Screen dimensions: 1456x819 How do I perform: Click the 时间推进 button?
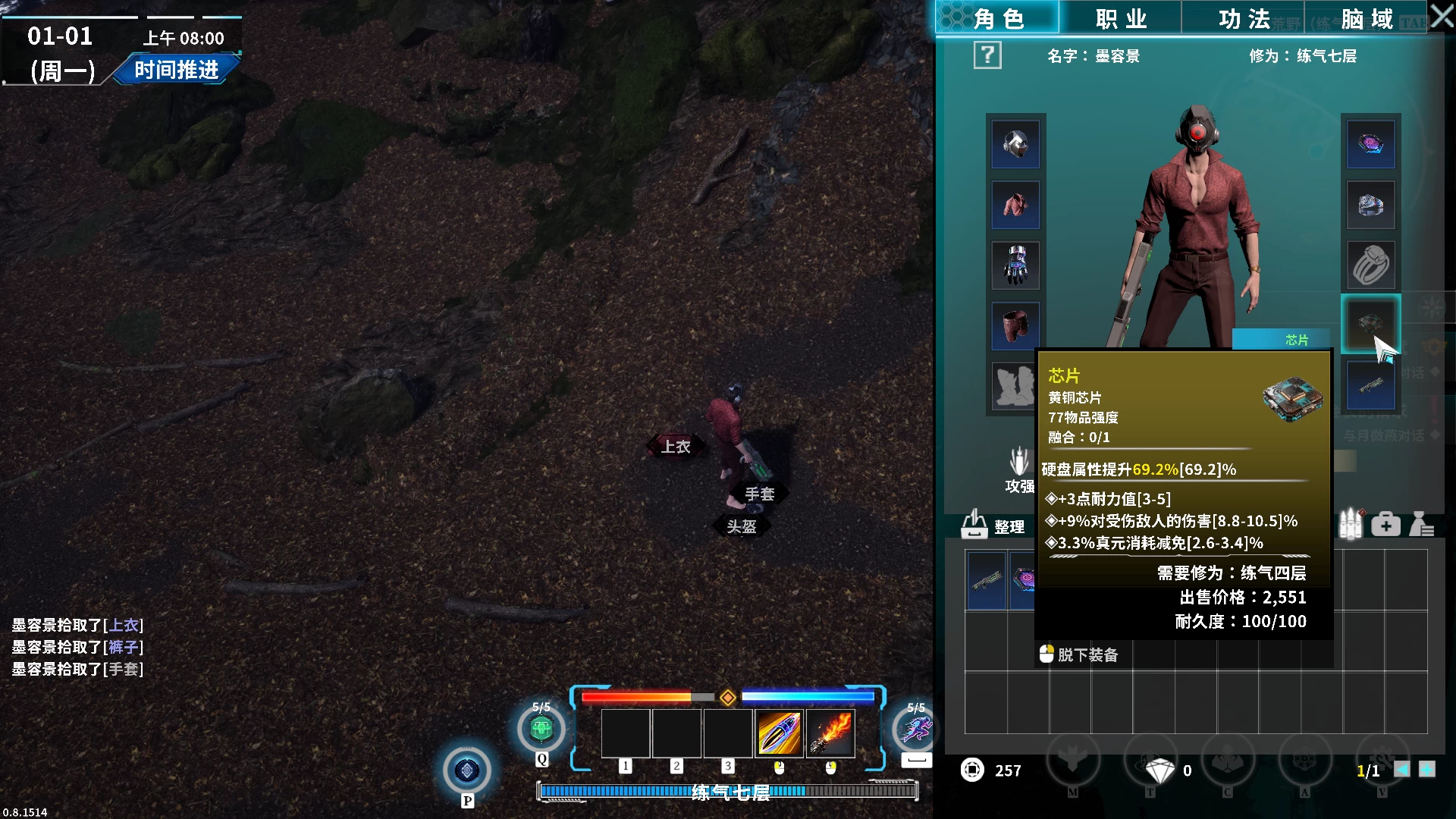pyautogui.click(x=176, y=70)
